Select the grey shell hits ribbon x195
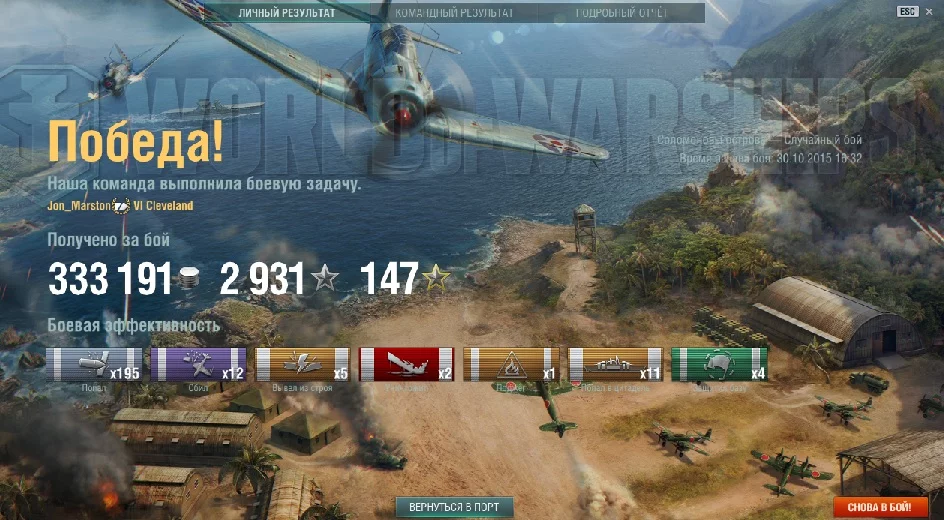This screenshot has height=520, width=944. tap(95, 364)
